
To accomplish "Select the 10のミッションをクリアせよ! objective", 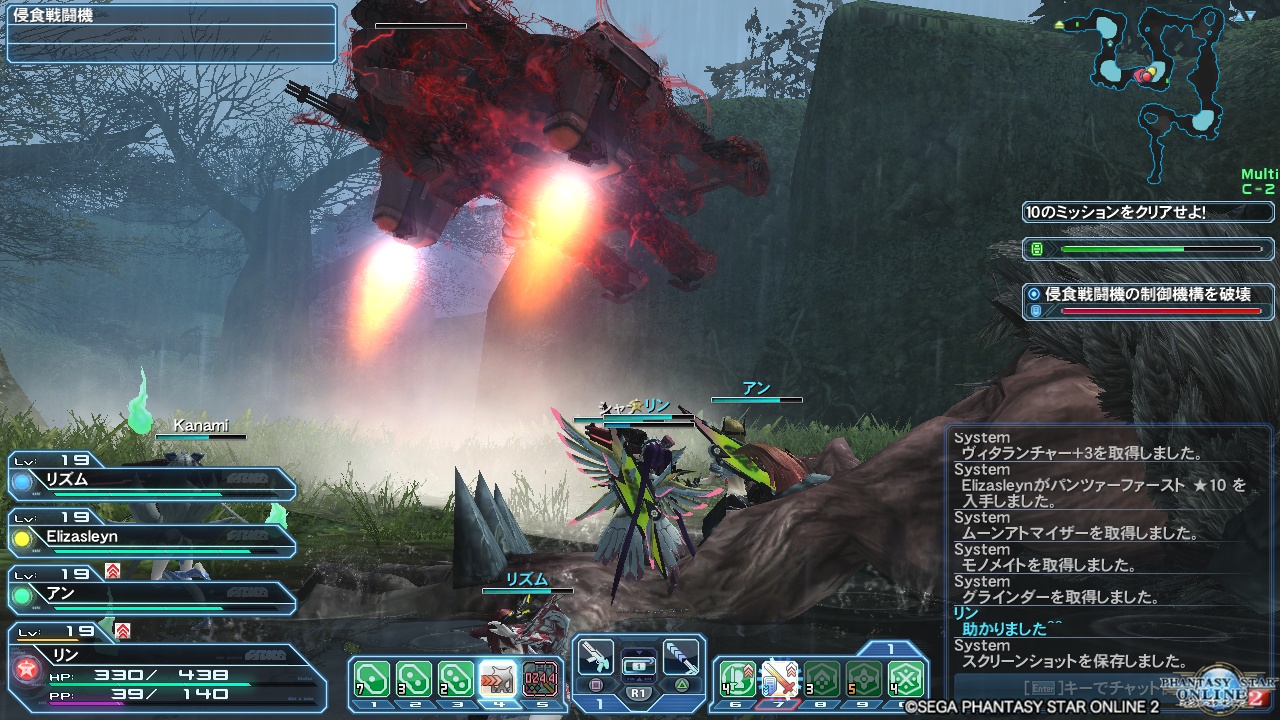I will [1147, 212].
